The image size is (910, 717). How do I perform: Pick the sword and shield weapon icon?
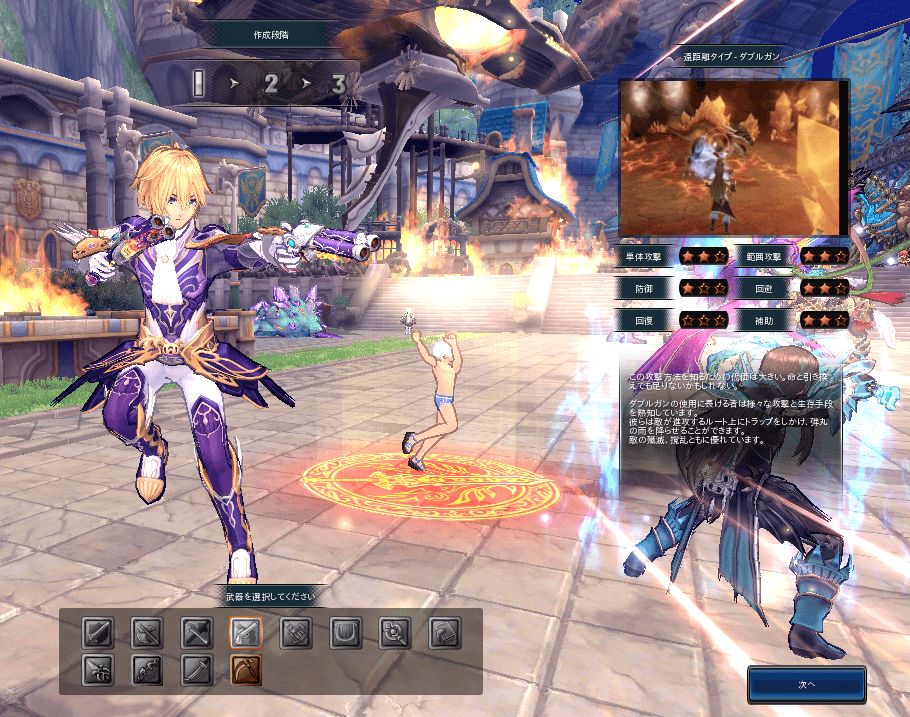tap(98, 632)
